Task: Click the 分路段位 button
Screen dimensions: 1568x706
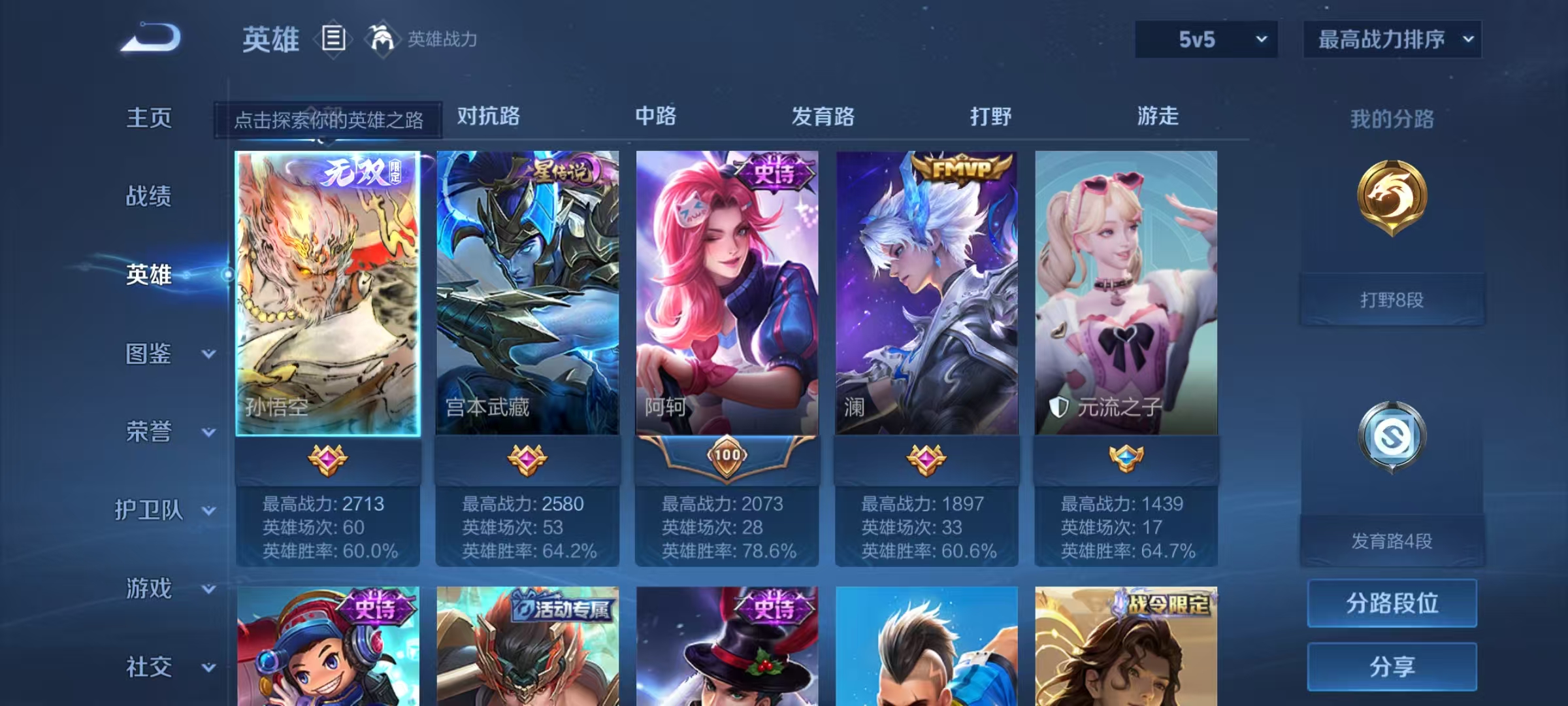Action: tap(1392, 603)
